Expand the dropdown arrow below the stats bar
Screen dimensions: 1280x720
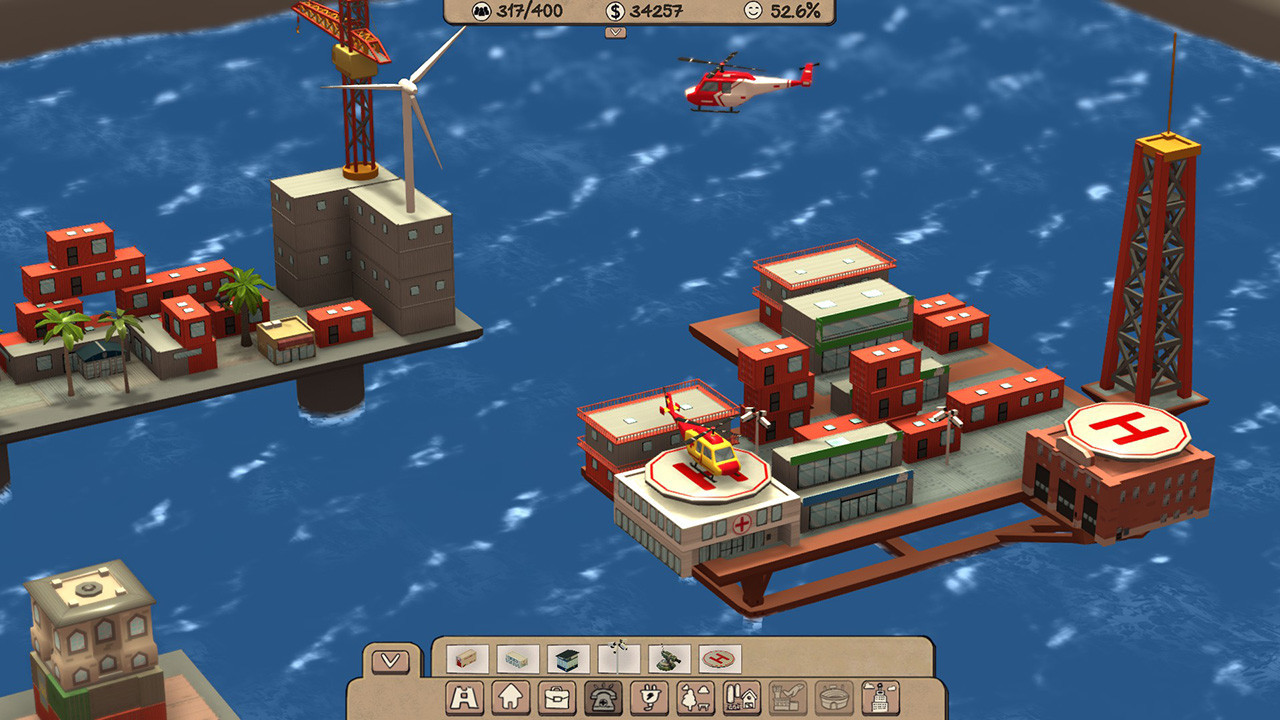click(613, 34)
